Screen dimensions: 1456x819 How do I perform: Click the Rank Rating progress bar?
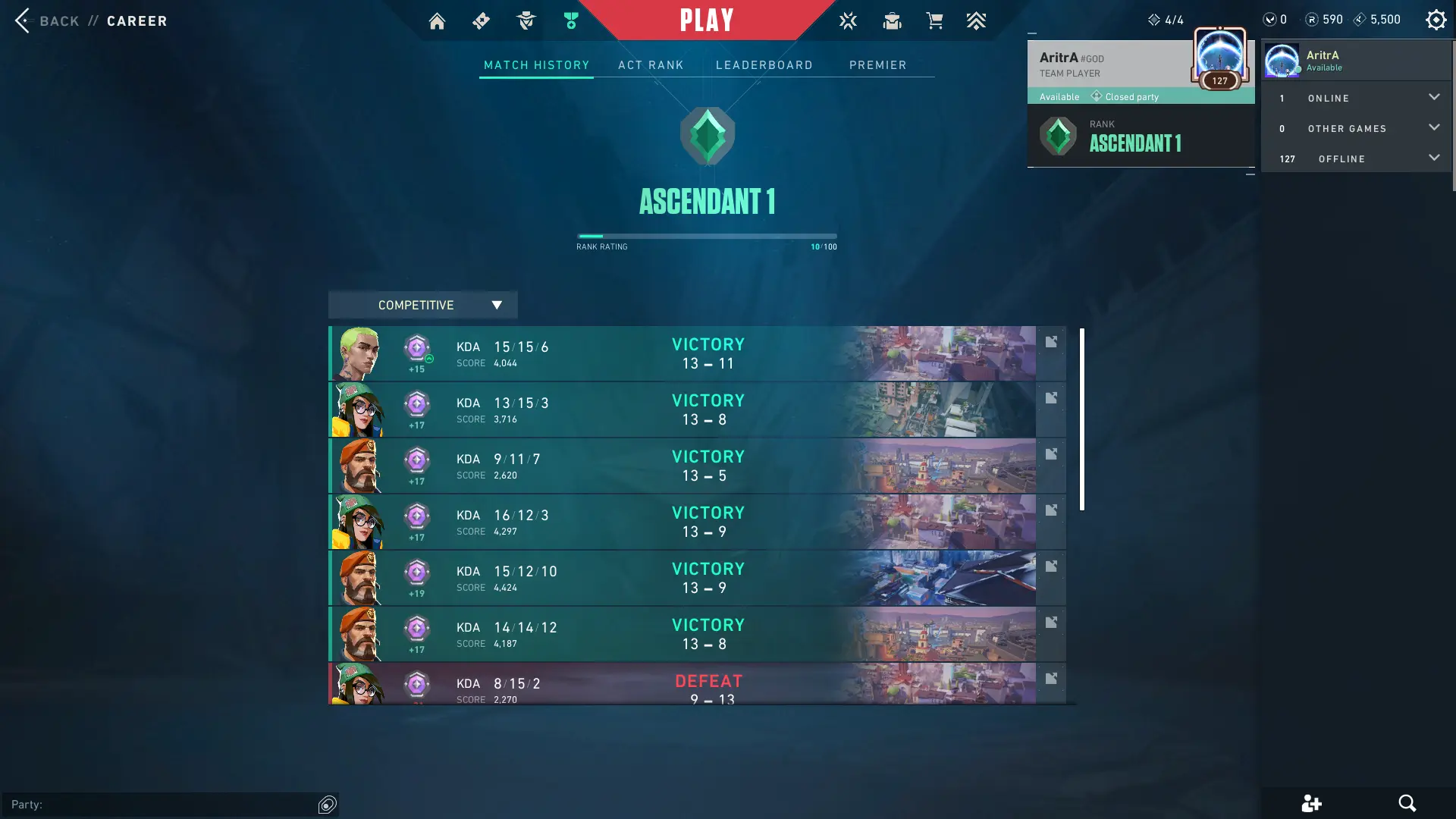click(x=706, y=236)
